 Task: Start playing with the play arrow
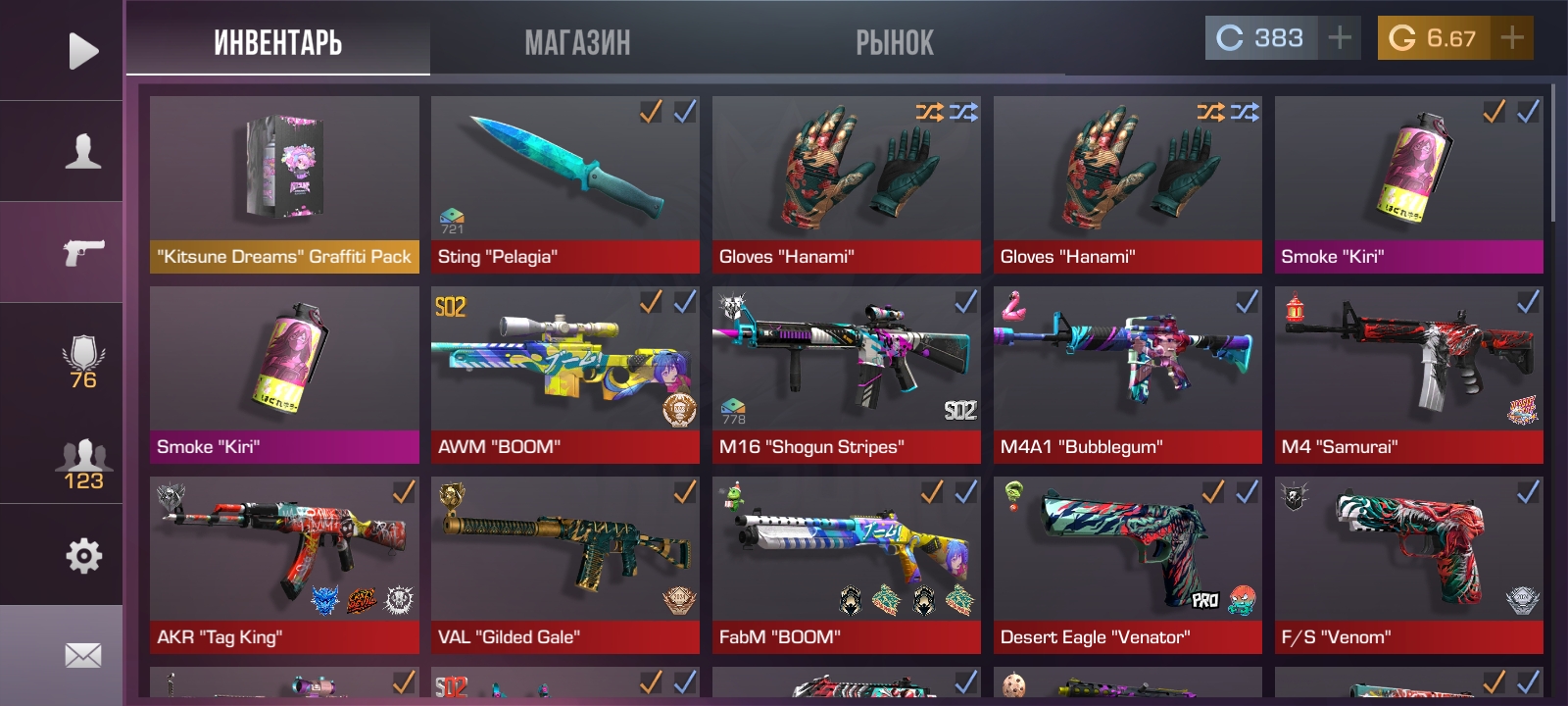point(82,51)
